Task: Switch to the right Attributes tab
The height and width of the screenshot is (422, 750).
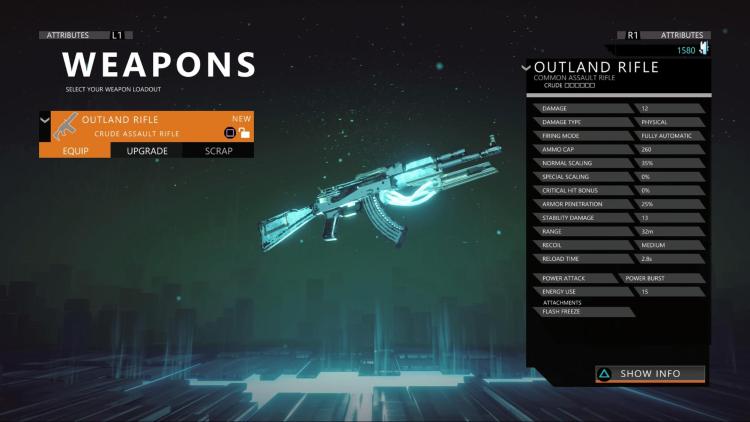Action: [680, 35]
